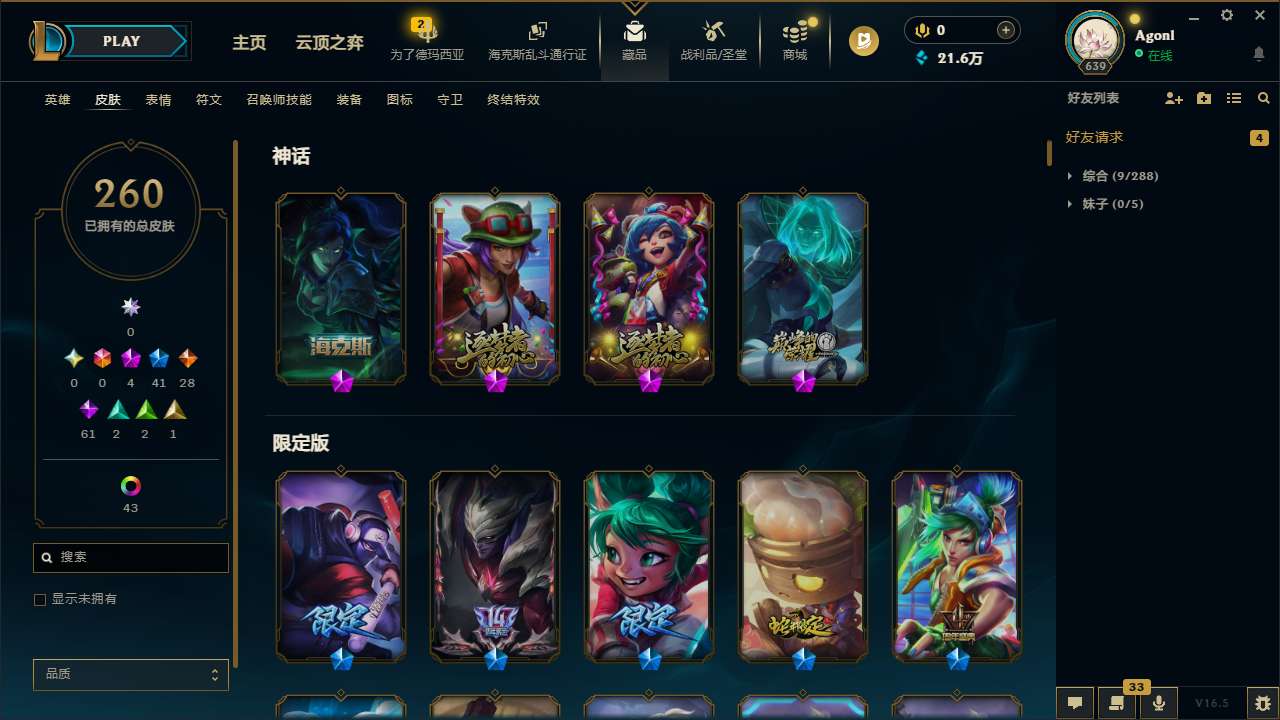Switch to the 英雄 collection tab
Screen dimensions: 1280x720
pos(57,100)
